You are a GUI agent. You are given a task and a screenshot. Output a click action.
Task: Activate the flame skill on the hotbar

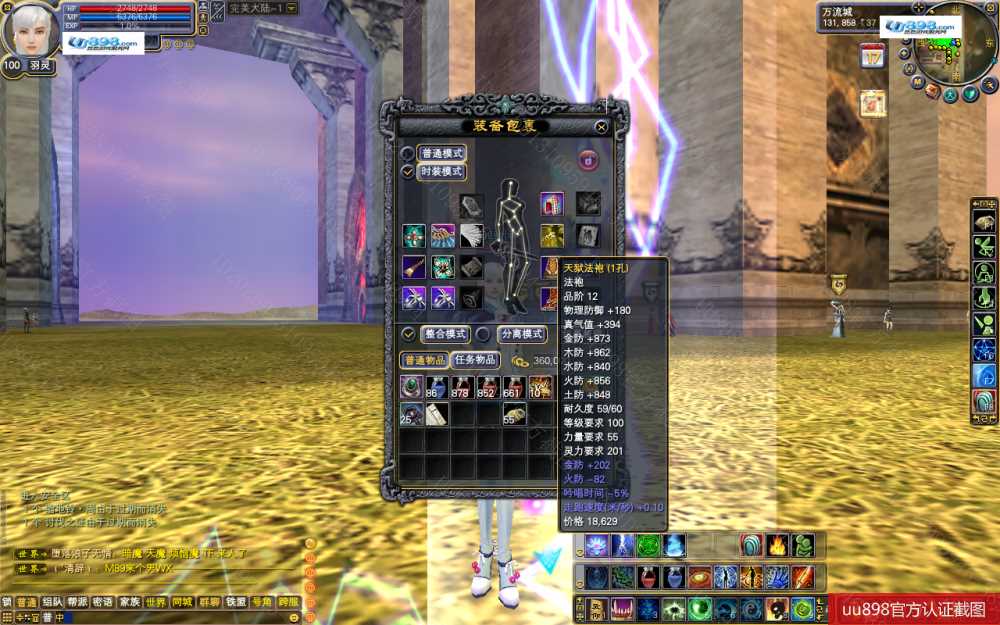pos(777,545)
